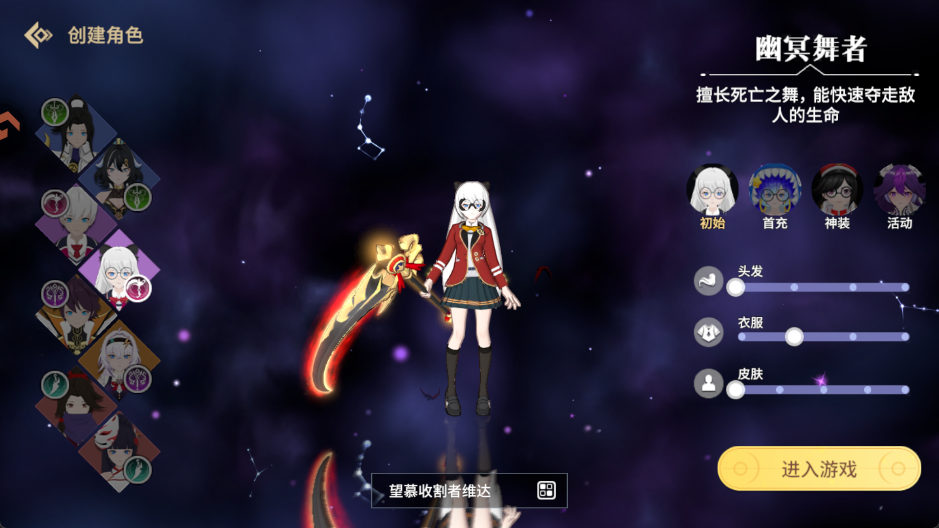
Task: Click the 头发 hair slider handle
Action: pos(736,288)
